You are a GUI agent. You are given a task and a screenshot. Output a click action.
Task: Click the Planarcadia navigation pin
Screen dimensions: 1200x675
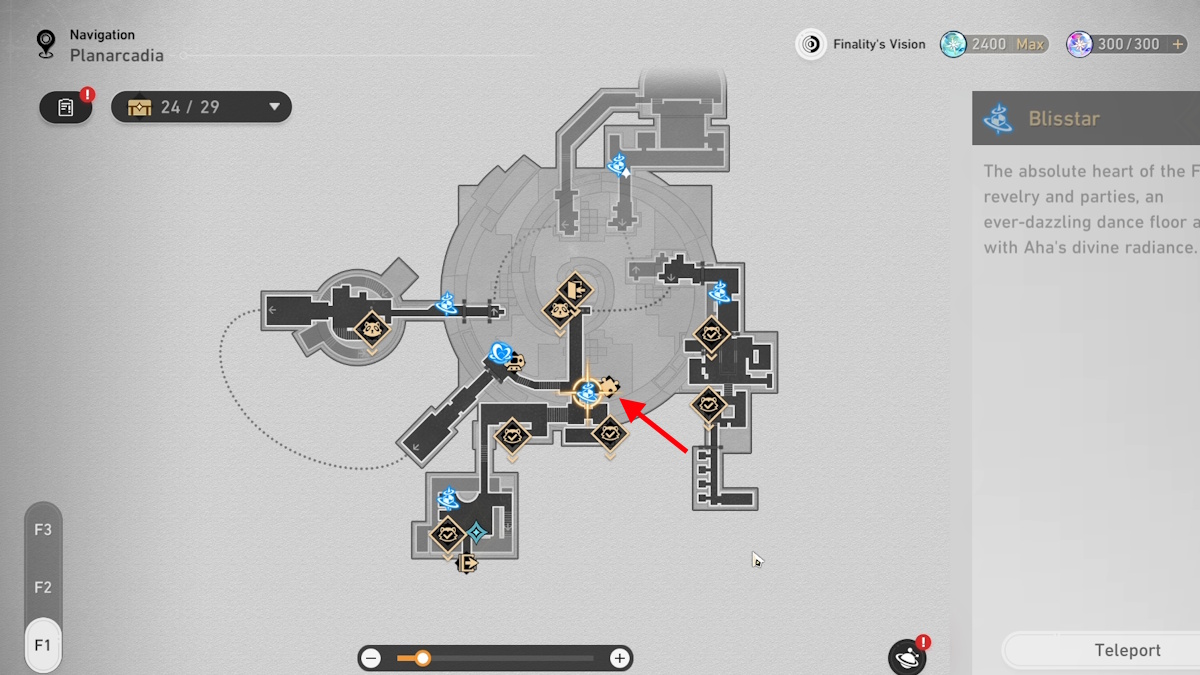pyautogui.click(x=45, y=44)
